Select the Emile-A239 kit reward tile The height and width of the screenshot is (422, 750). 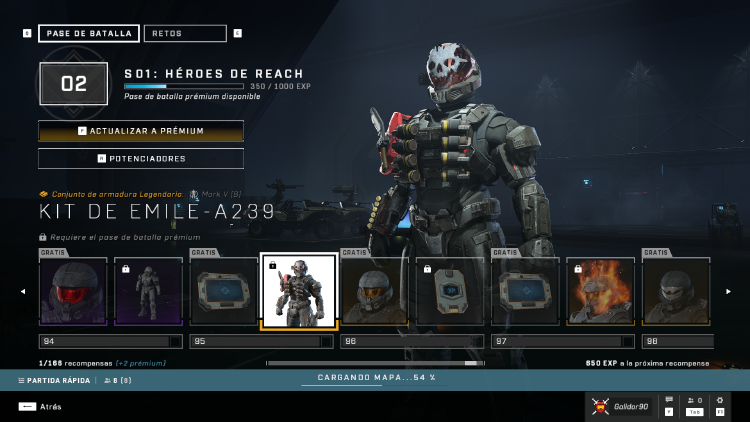298,291
